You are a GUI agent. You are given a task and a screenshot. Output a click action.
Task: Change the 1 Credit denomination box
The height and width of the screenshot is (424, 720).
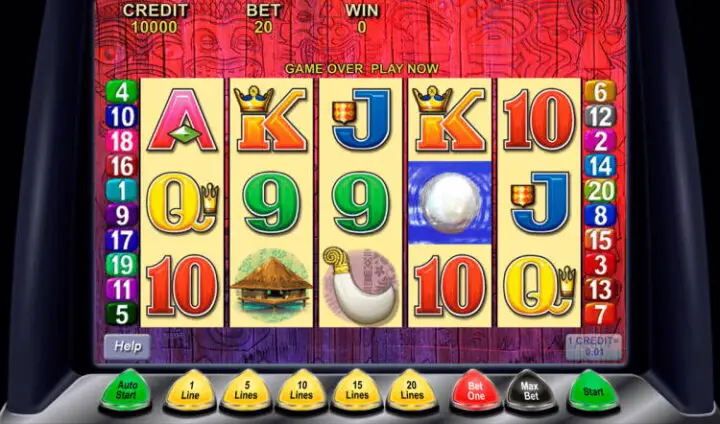pyautogui.click(x=593, y=345)
